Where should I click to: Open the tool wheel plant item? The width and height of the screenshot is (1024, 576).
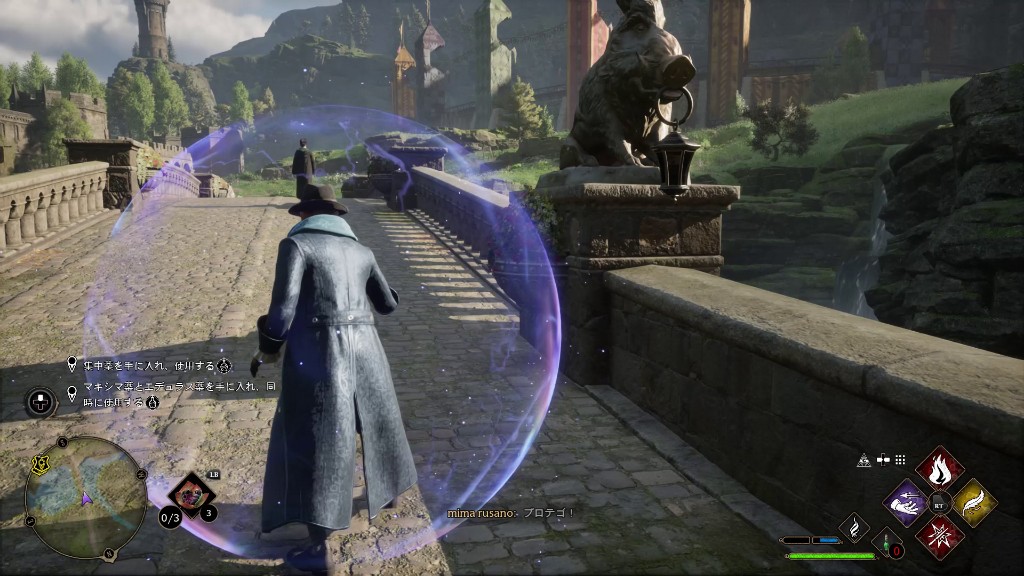(x=190, y=492)
